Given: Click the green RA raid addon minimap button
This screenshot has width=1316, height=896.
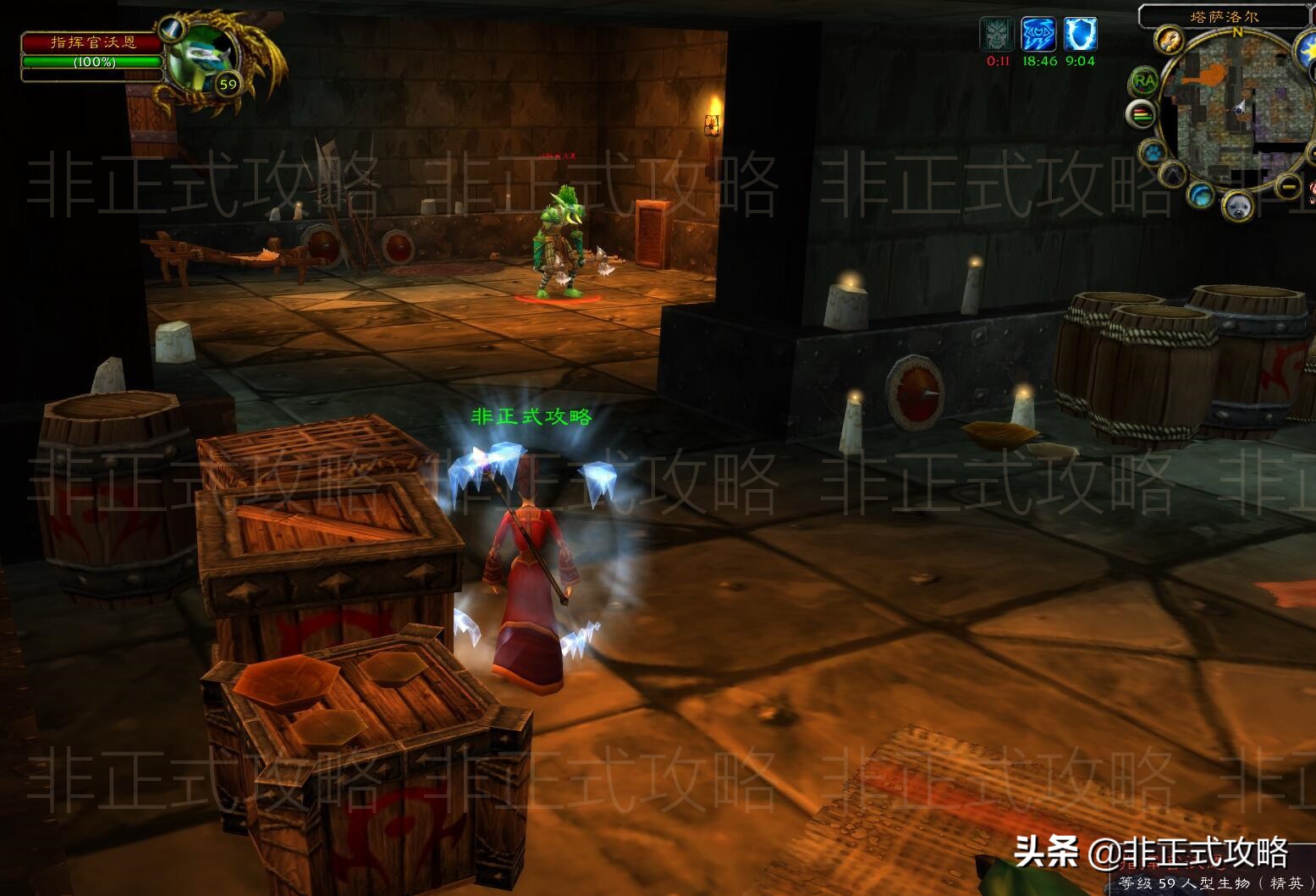Looking at the screenshot, I should [1143, 81].
